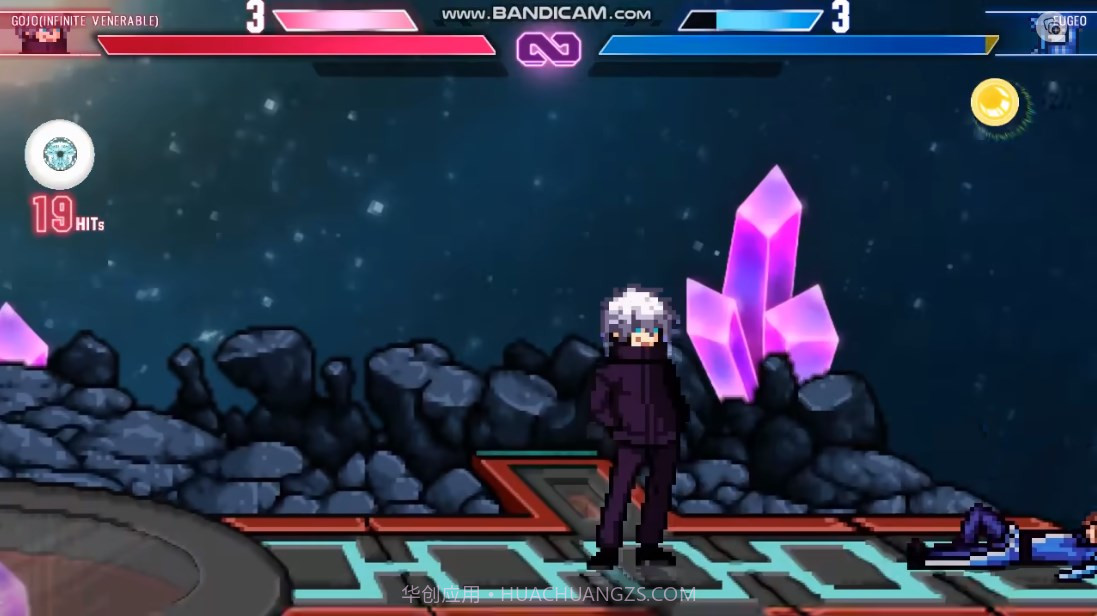Tap the yellow orb skill icon
The height and width of the screenshot is (616, 1097).
click(x=994, y=102)
